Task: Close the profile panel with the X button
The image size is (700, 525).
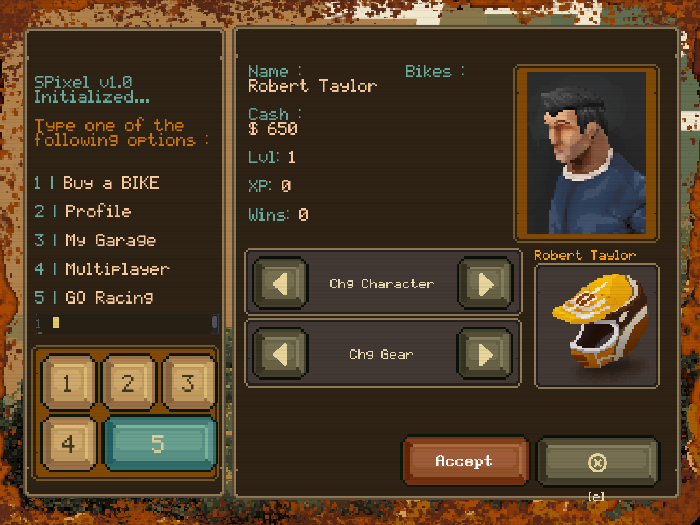Action: coord(597,462)
